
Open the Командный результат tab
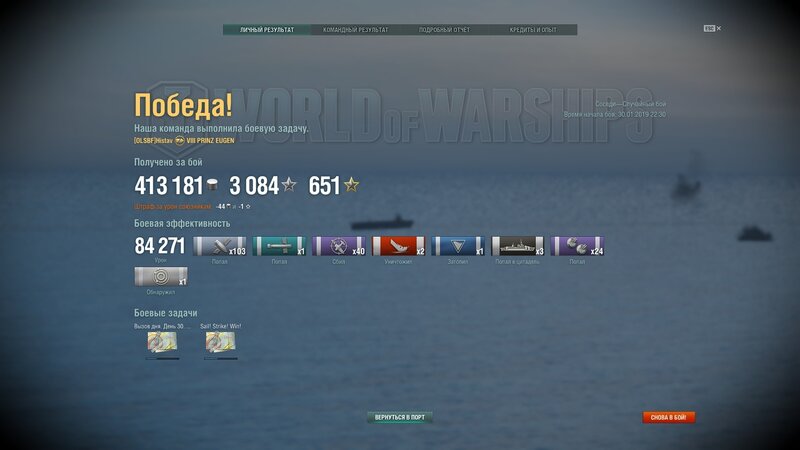click(x=356, y=30)
